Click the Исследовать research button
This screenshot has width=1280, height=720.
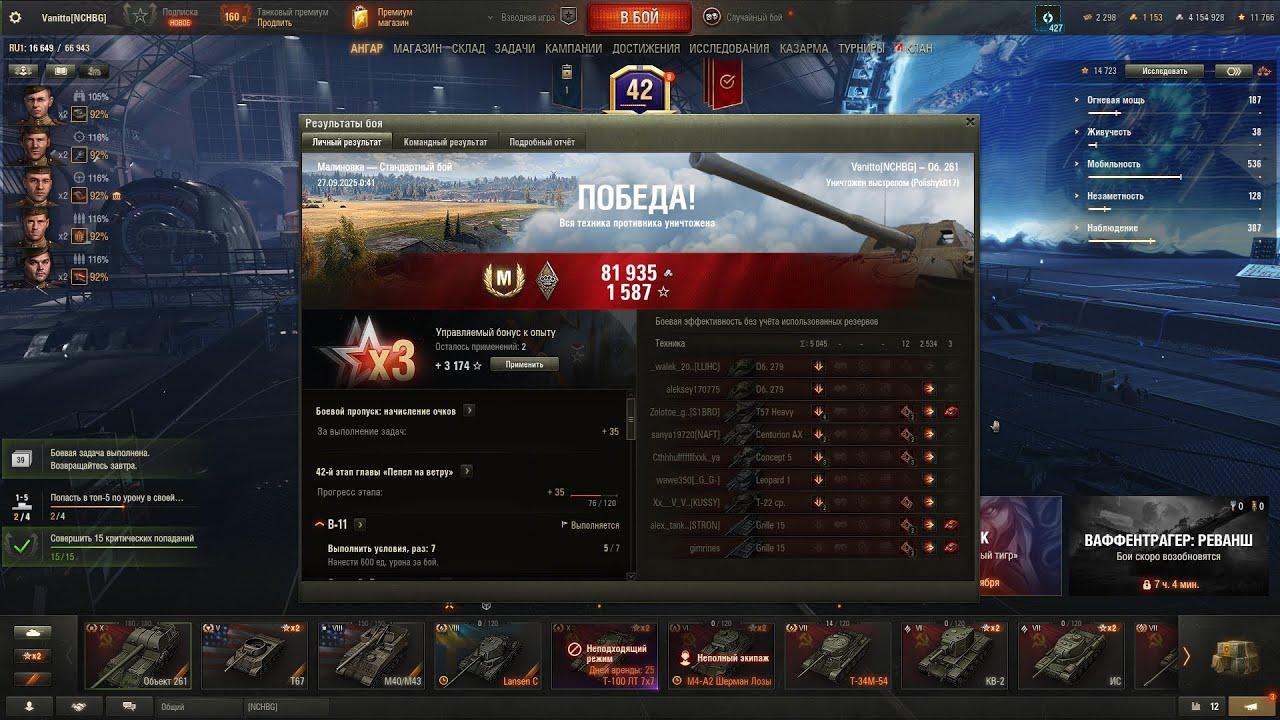coord(1164,71)
